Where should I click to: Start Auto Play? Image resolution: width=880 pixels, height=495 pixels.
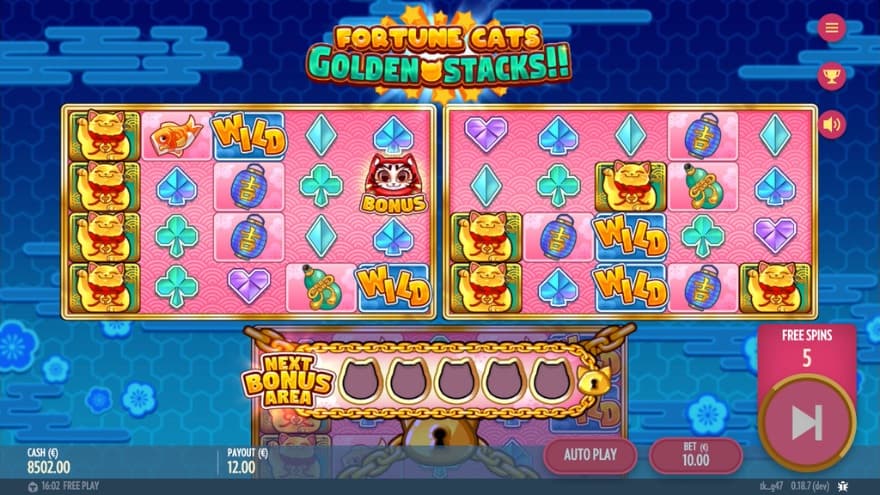[589, 455]
